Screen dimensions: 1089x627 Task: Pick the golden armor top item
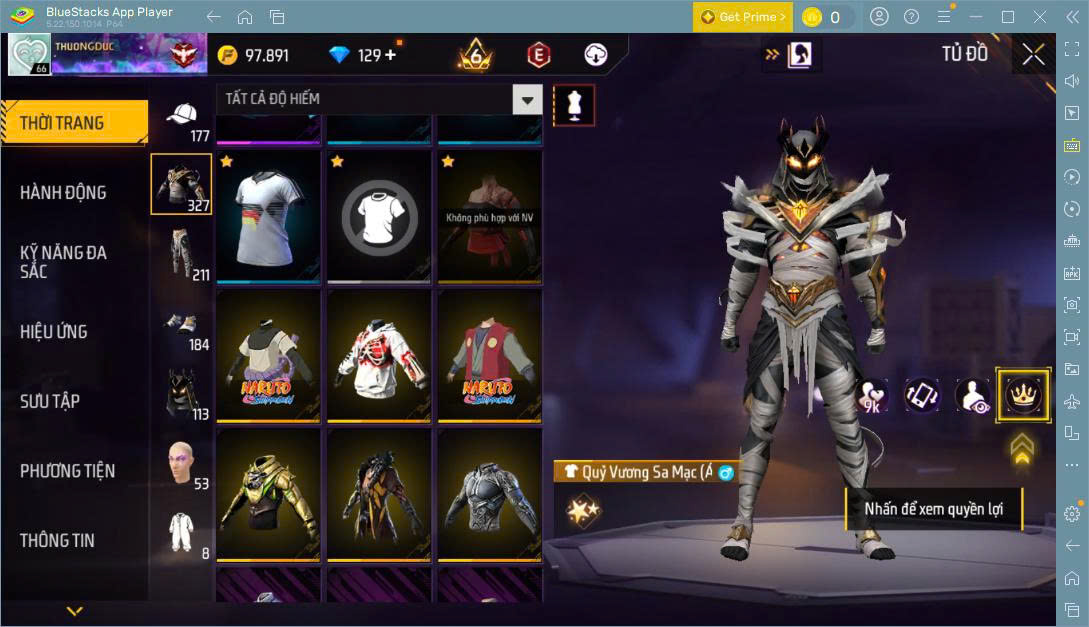point(268,495)
